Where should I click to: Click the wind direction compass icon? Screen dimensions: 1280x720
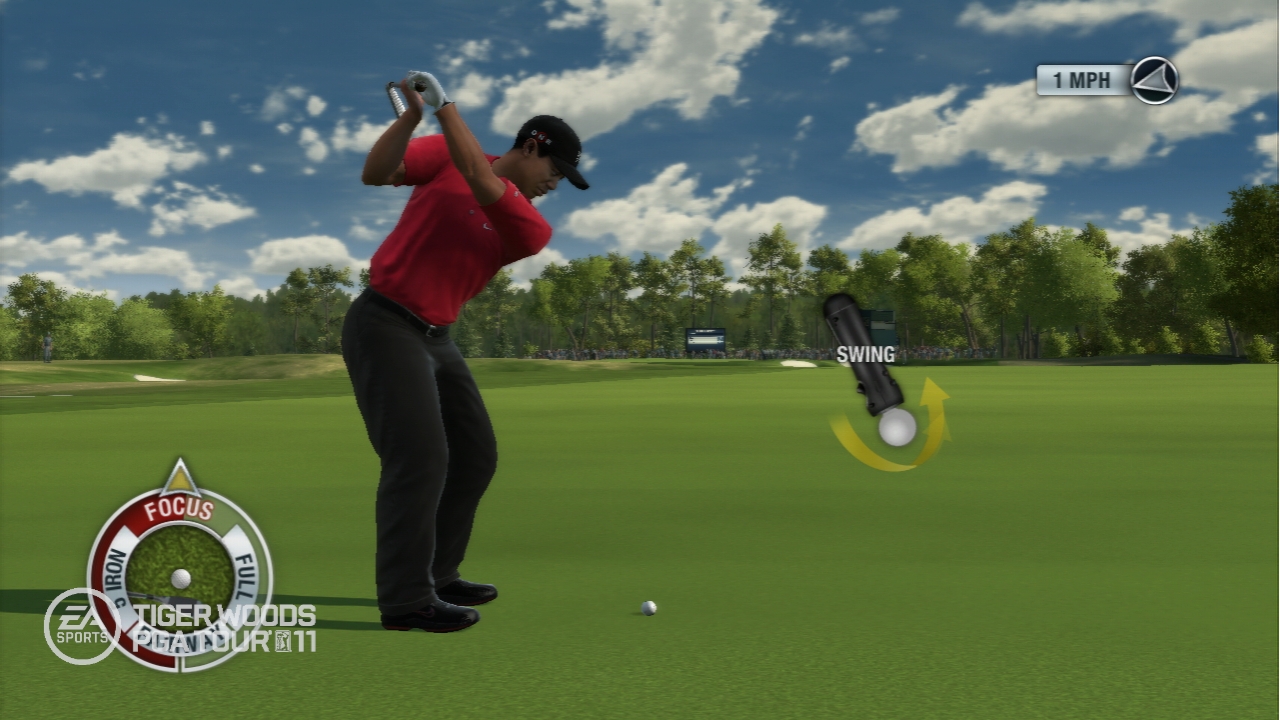1154,80
